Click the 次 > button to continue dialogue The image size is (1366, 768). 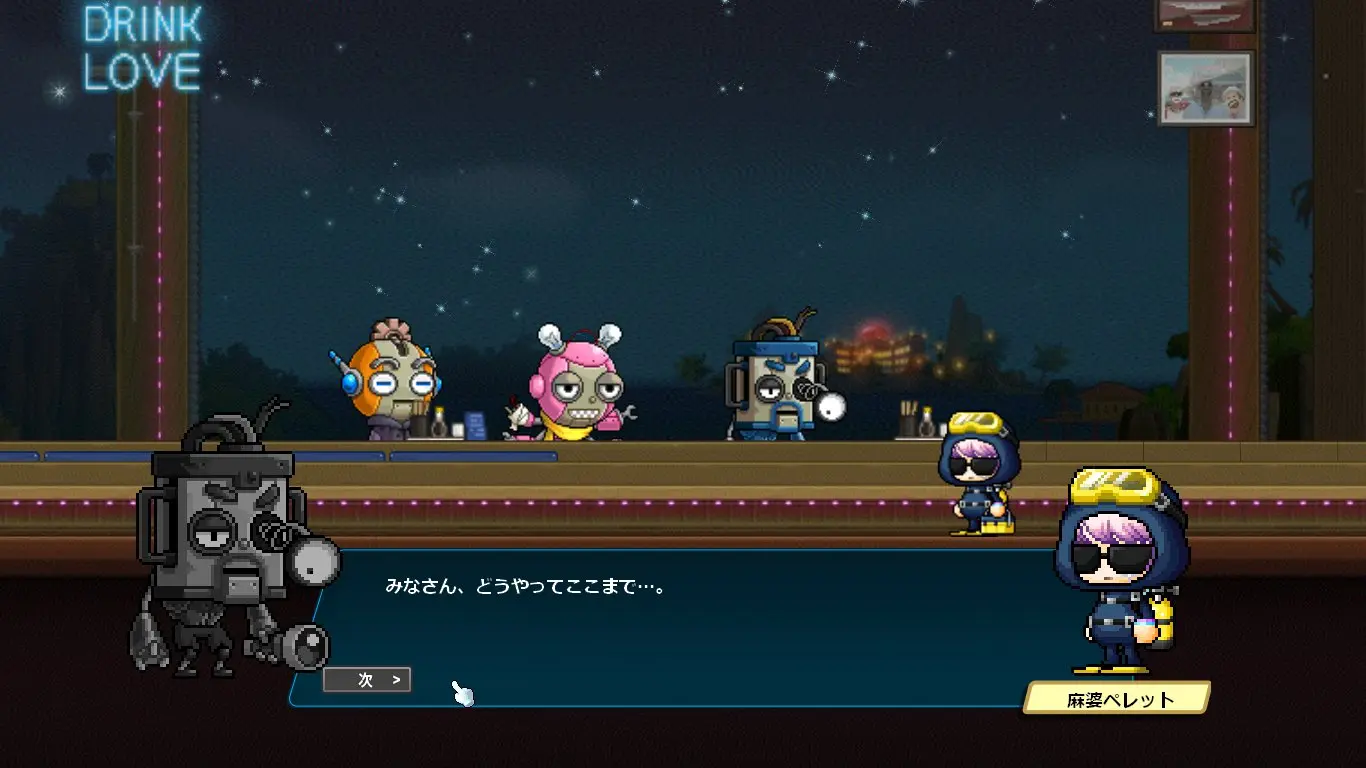[x=367, y=680]
